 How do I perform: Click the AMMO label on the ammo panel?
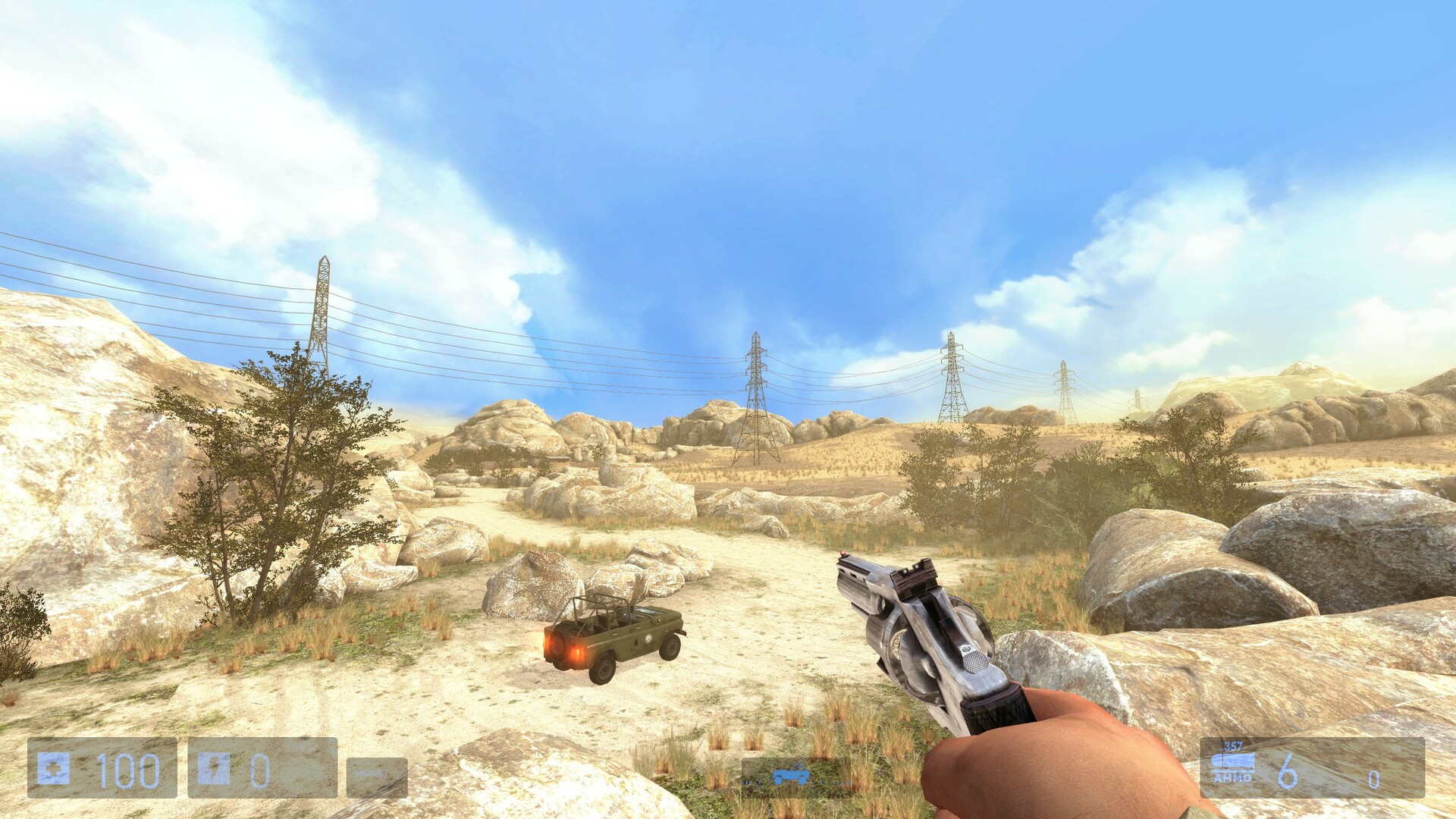1234,778
